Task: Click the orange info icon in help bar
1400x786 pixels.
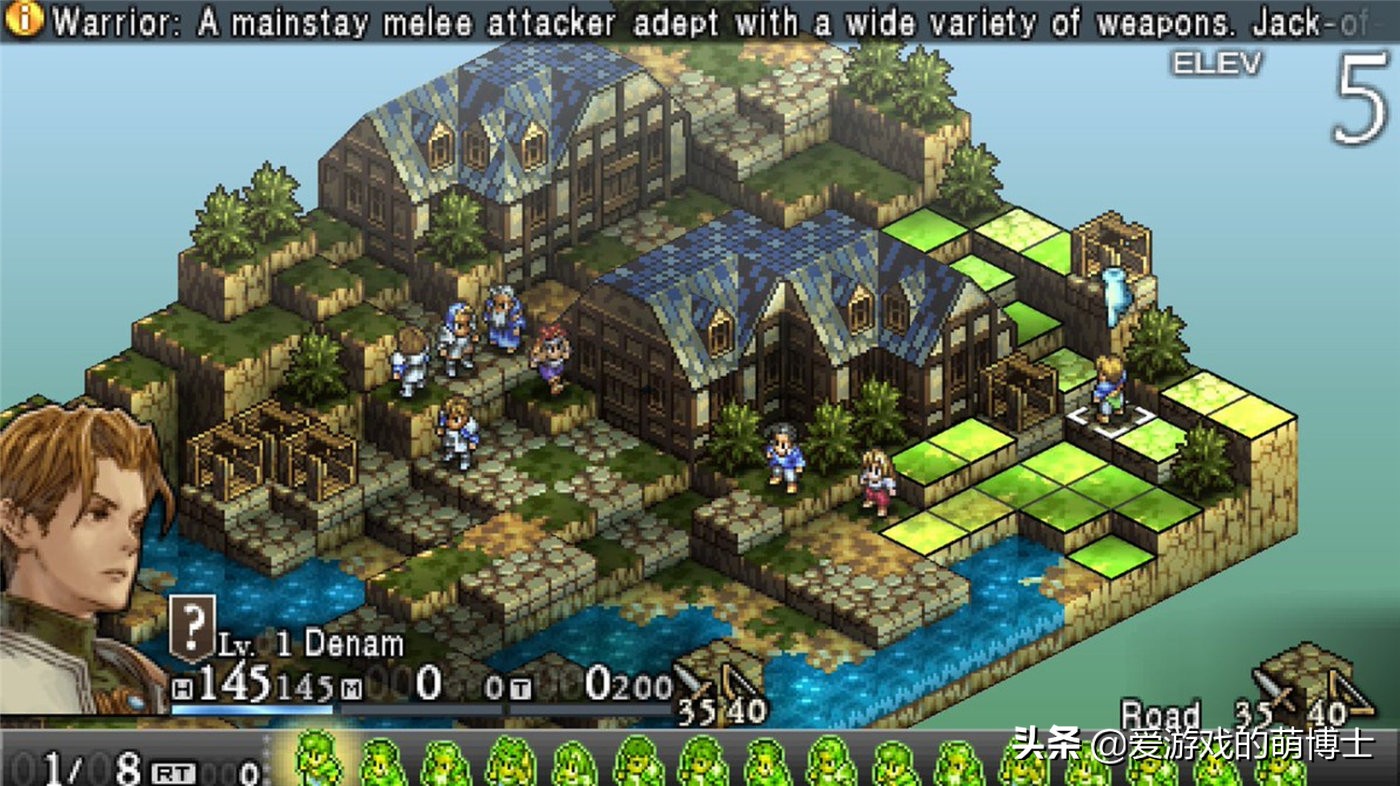Action: click(25, 19)
